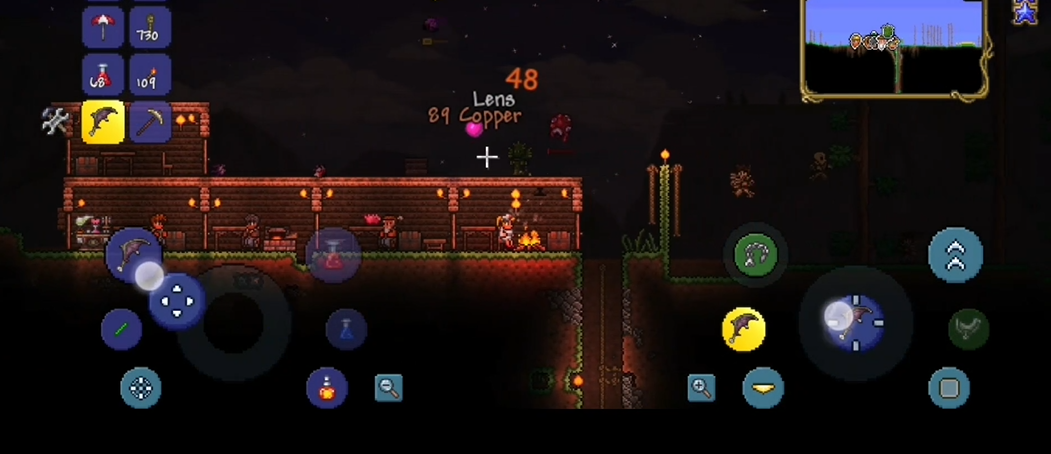Image resolution: width=1051 pixels, height=454 pixels.
Task: Activate the green grappling hook button
Action: click(755, 255)
